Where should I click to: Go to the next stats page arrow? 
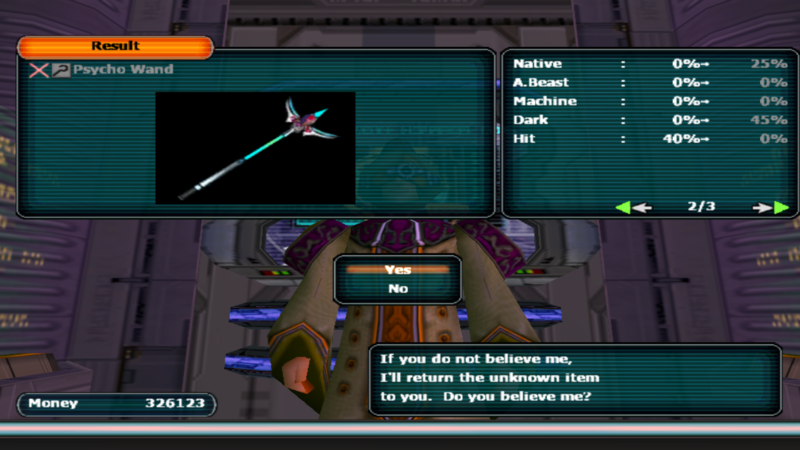771,208
